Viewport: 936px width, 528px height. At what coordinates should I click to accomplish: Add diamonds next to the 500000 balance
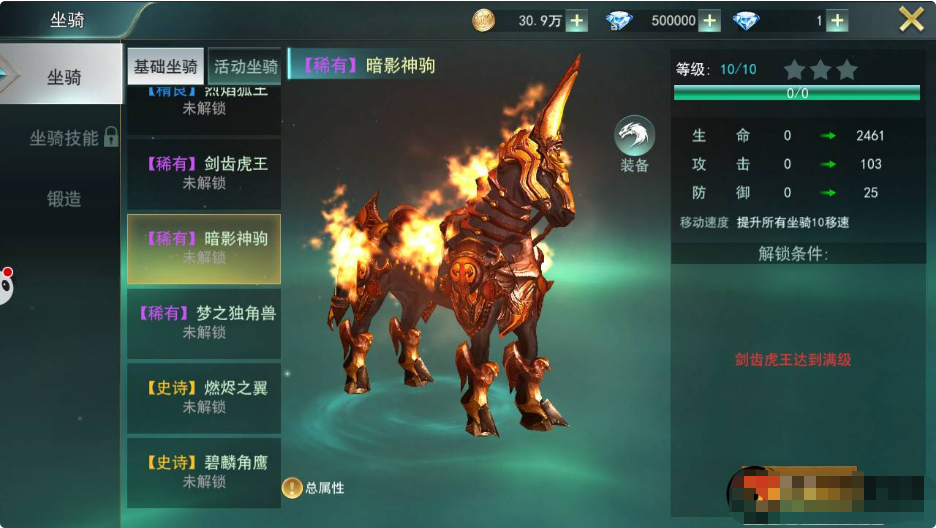tap(709, 21)
